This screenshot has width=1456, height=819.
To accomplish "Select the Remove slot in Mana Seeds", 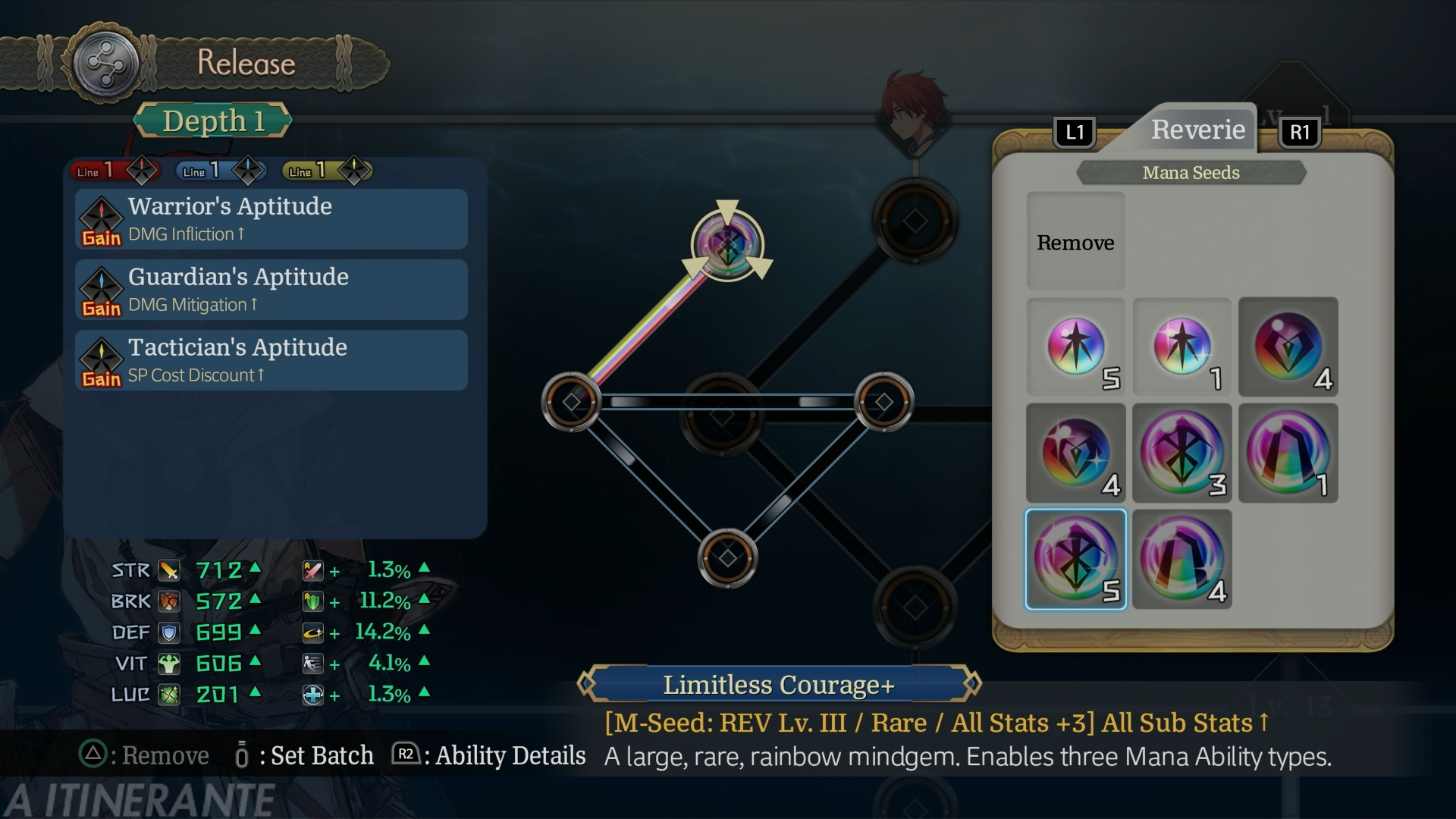I will 1075,241.
